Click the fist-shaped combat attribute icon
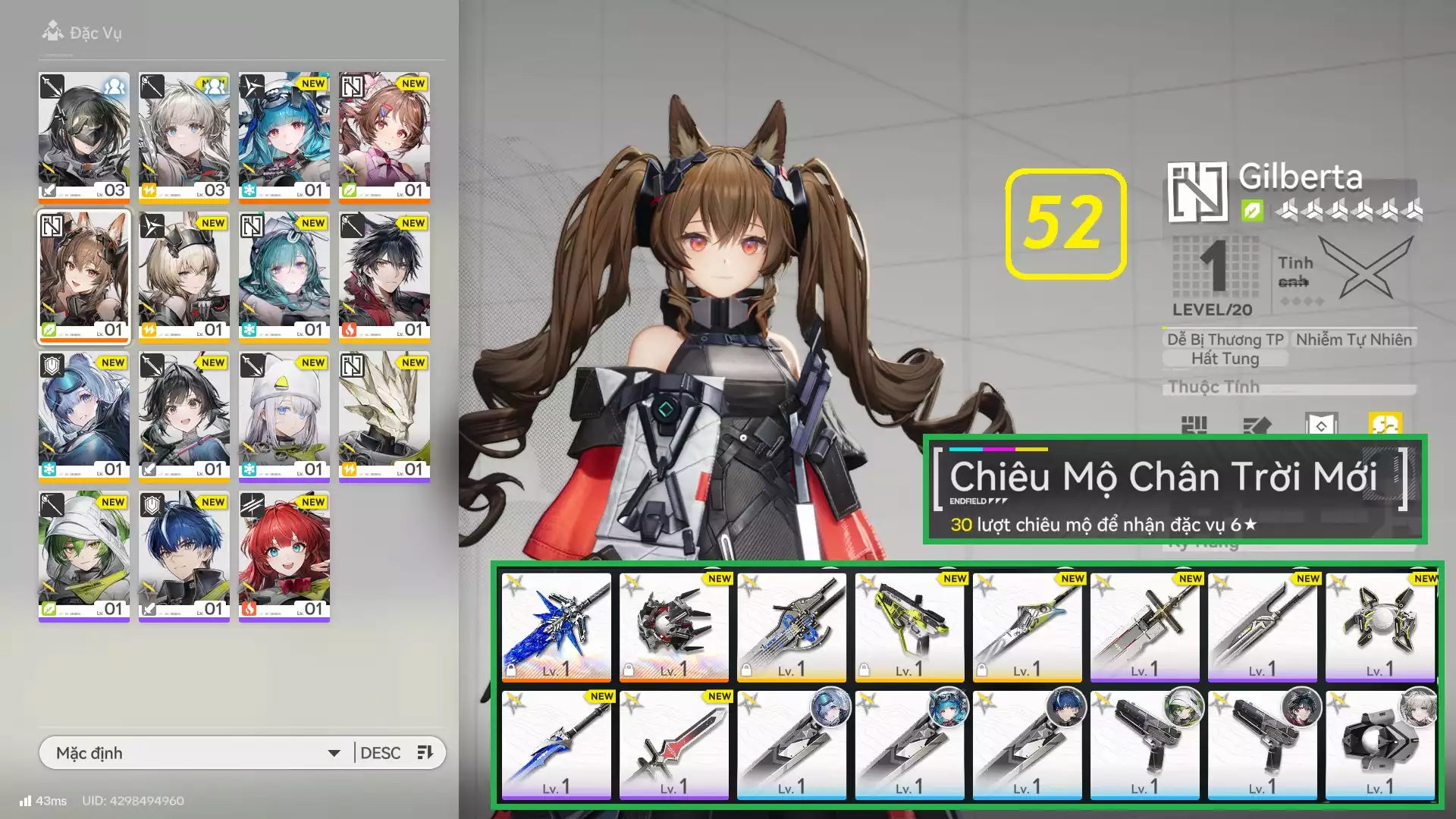1456x819 pixels. click(x=1194, y=423)
